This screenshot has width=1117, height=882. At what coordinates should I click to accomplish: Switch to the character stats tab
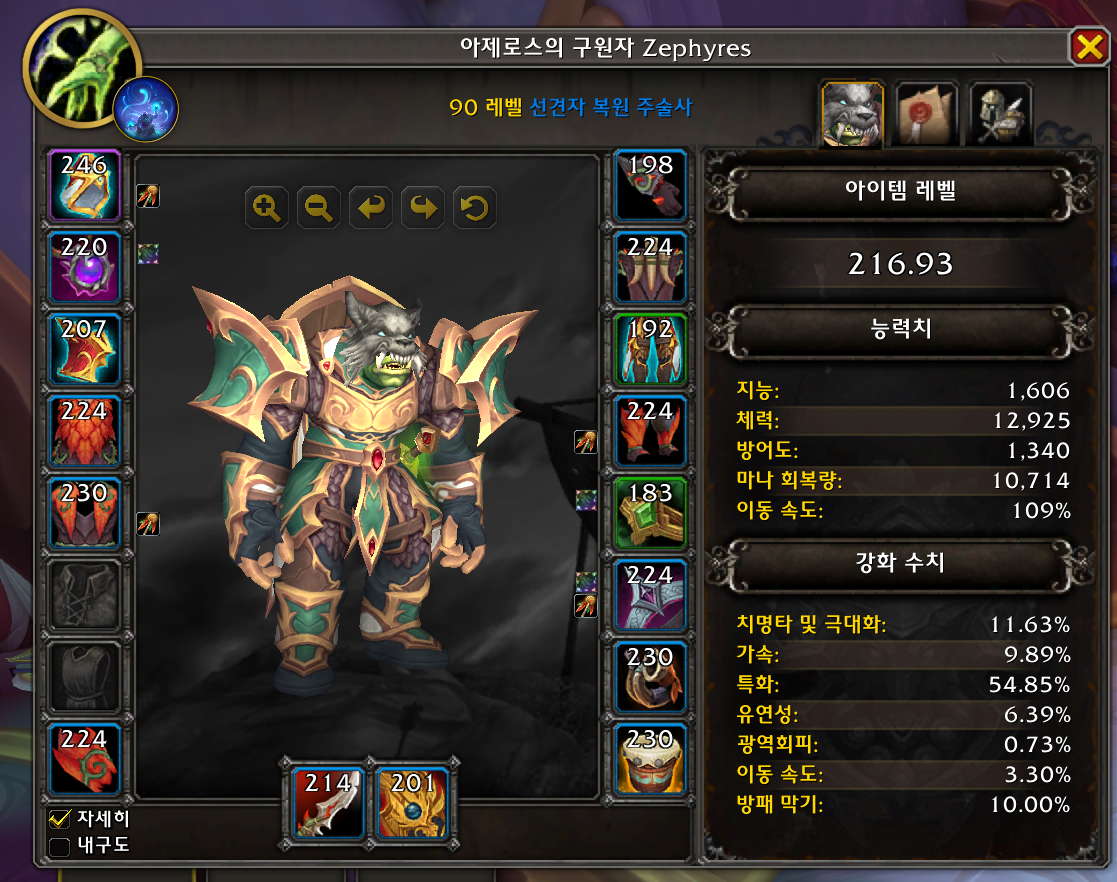pyautogui.click(x=850, y=114)
